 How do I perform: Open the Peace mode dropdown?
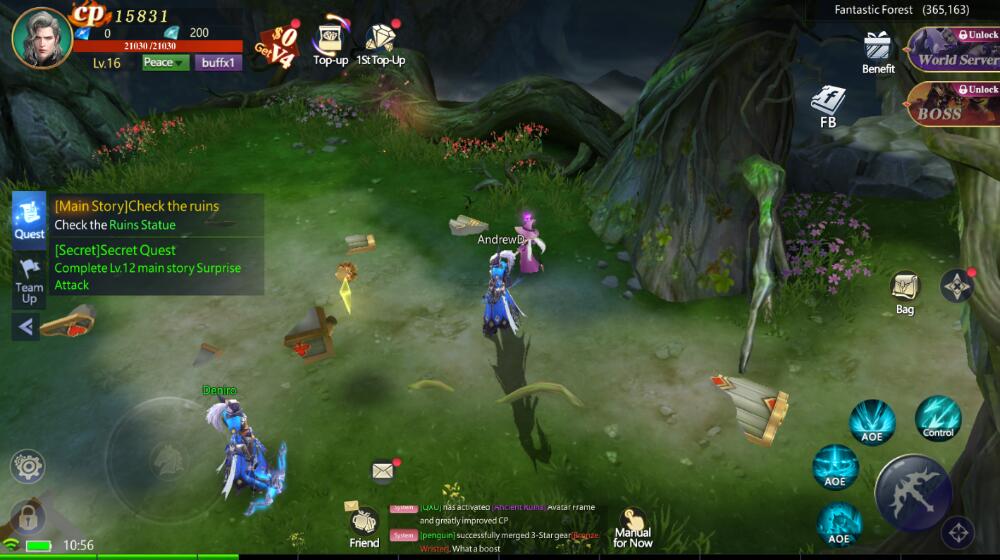coord(165,63)
